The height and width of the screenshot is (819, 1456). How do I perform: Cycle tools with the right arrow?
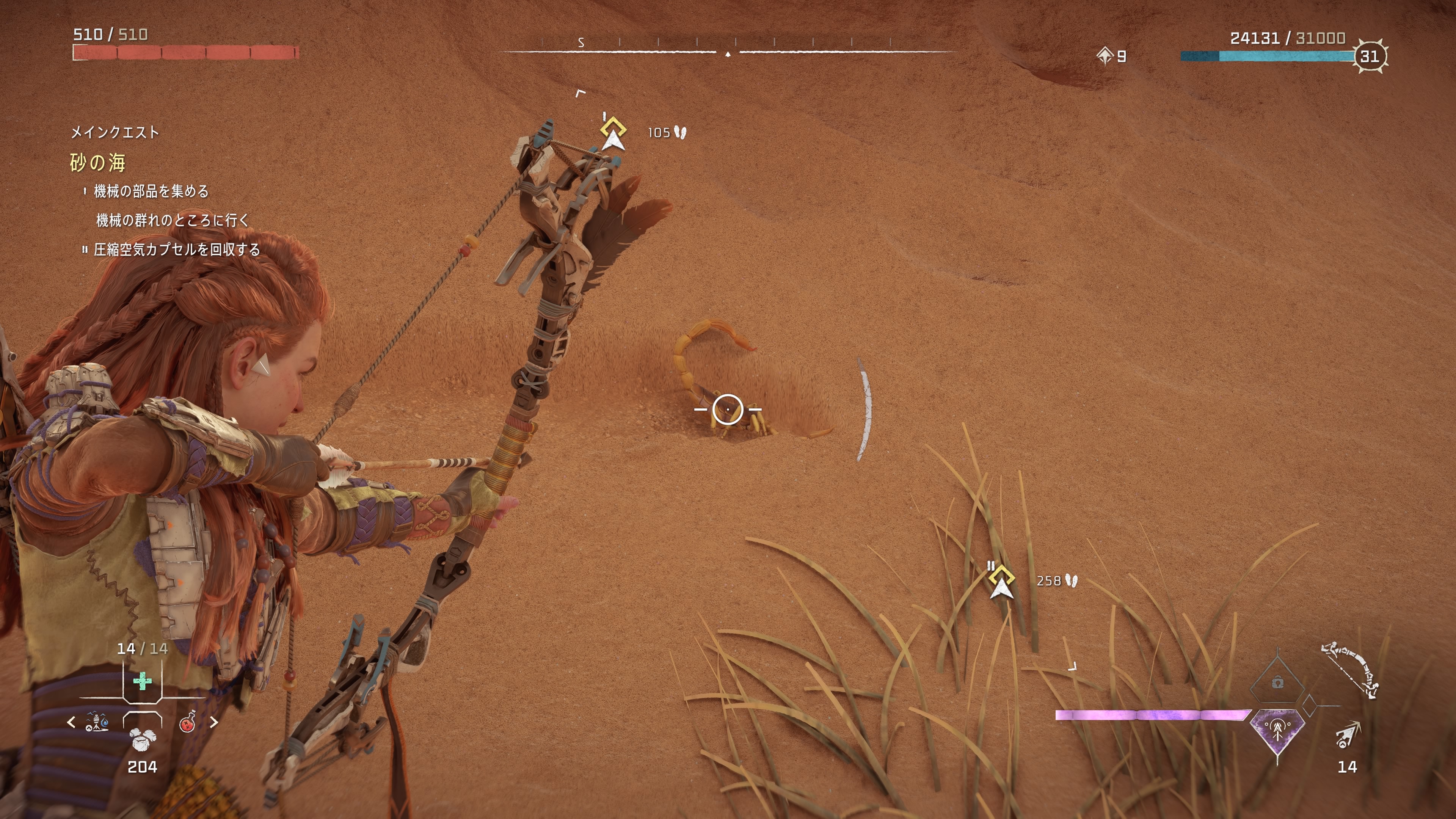[x=213, y=722]
